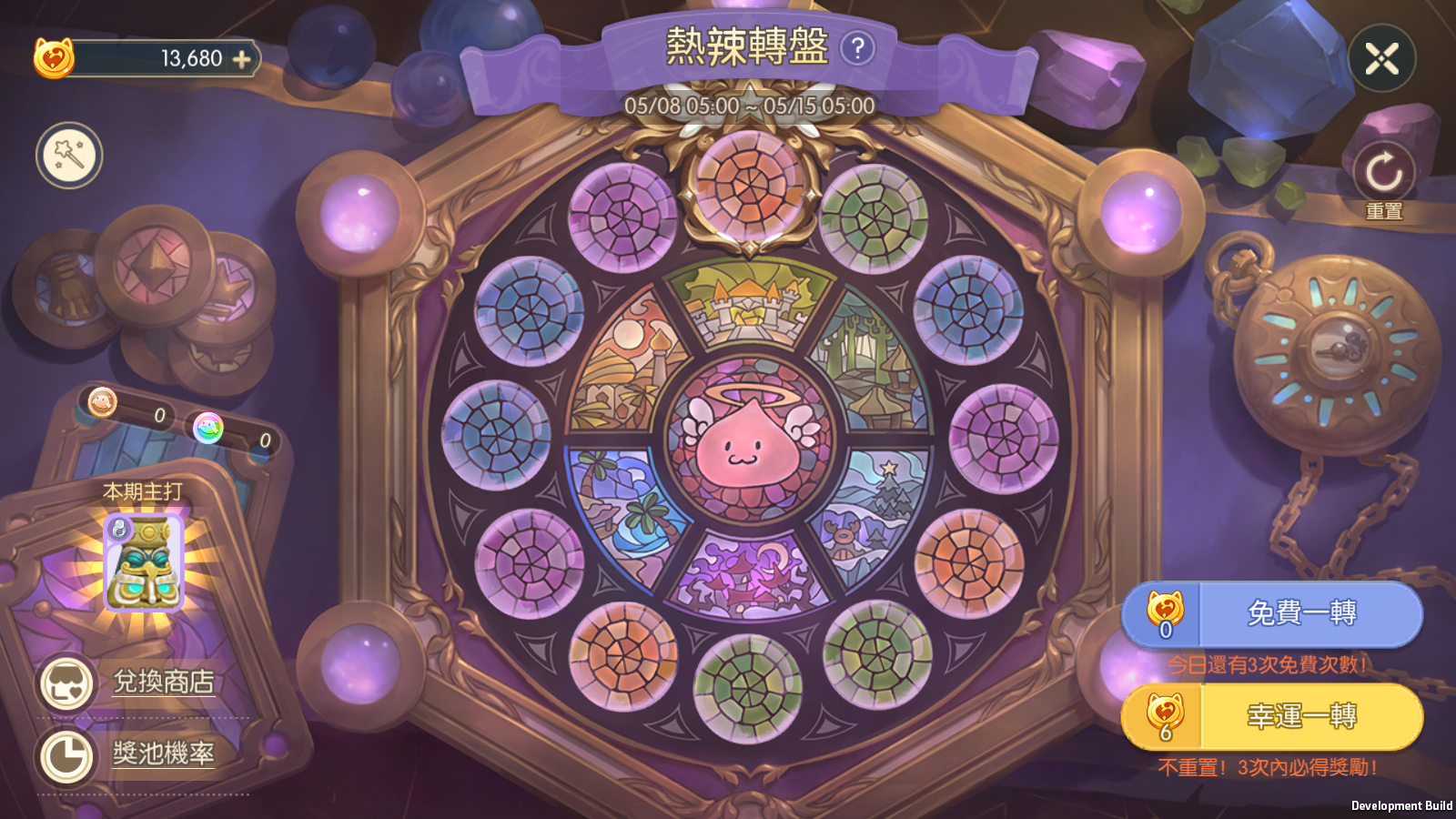Screen dimensions: 1456x819
Task: Close the 熱辣轉盤 wheel screen
Action: point(1381,59)
